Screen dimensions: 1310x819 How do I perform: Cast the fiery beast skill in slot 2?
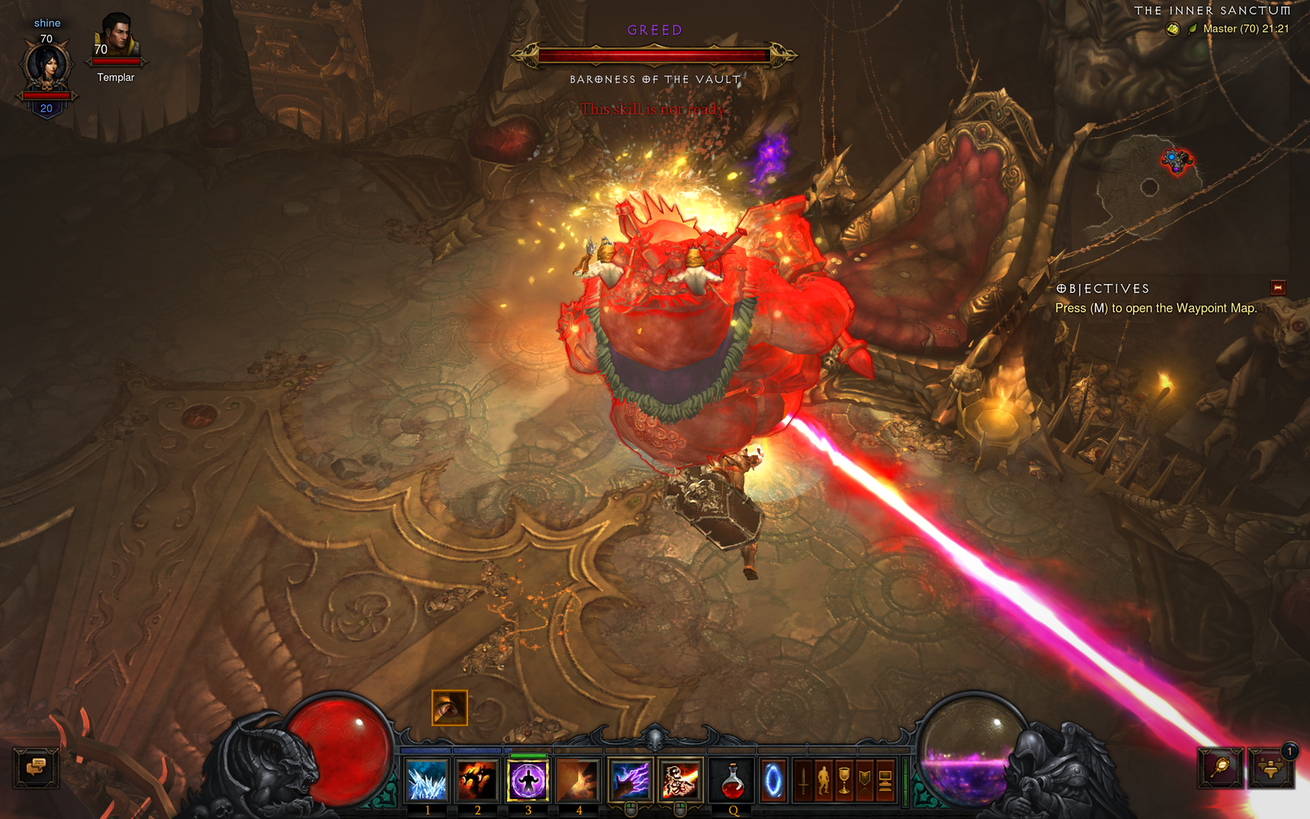click(477, 780)
